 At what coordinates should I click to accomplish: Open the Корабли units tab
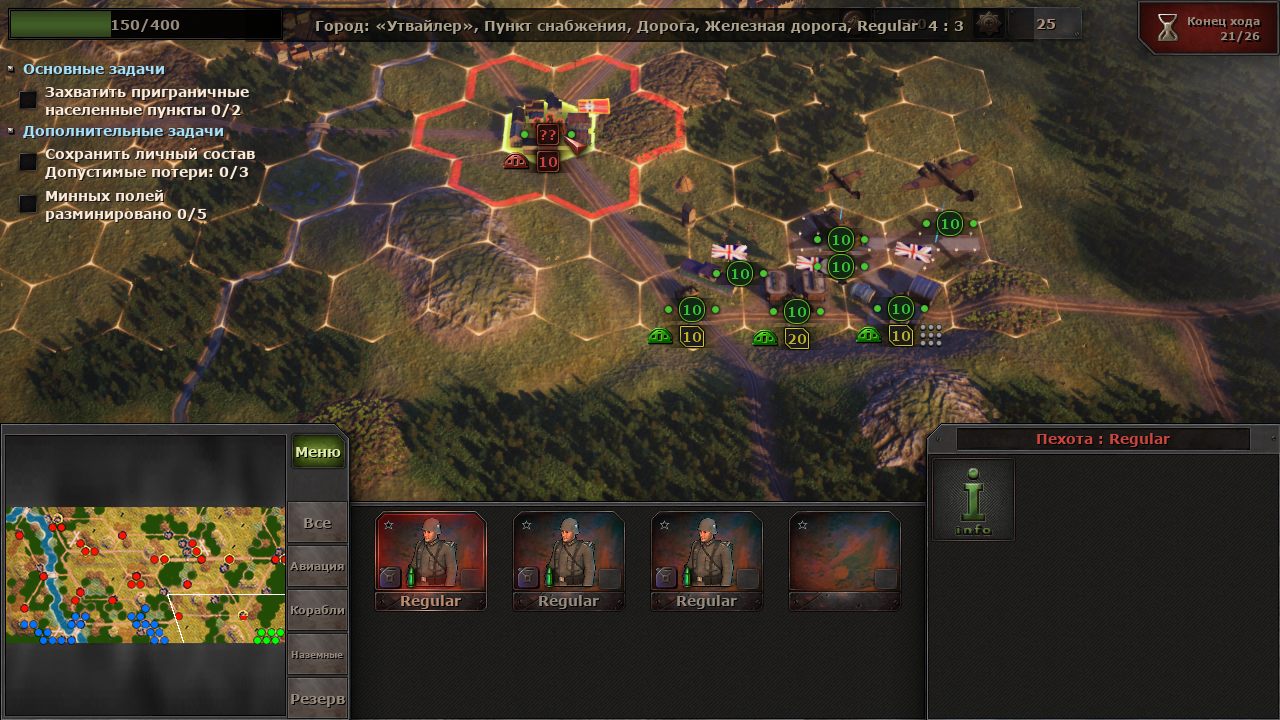[317, 611]
